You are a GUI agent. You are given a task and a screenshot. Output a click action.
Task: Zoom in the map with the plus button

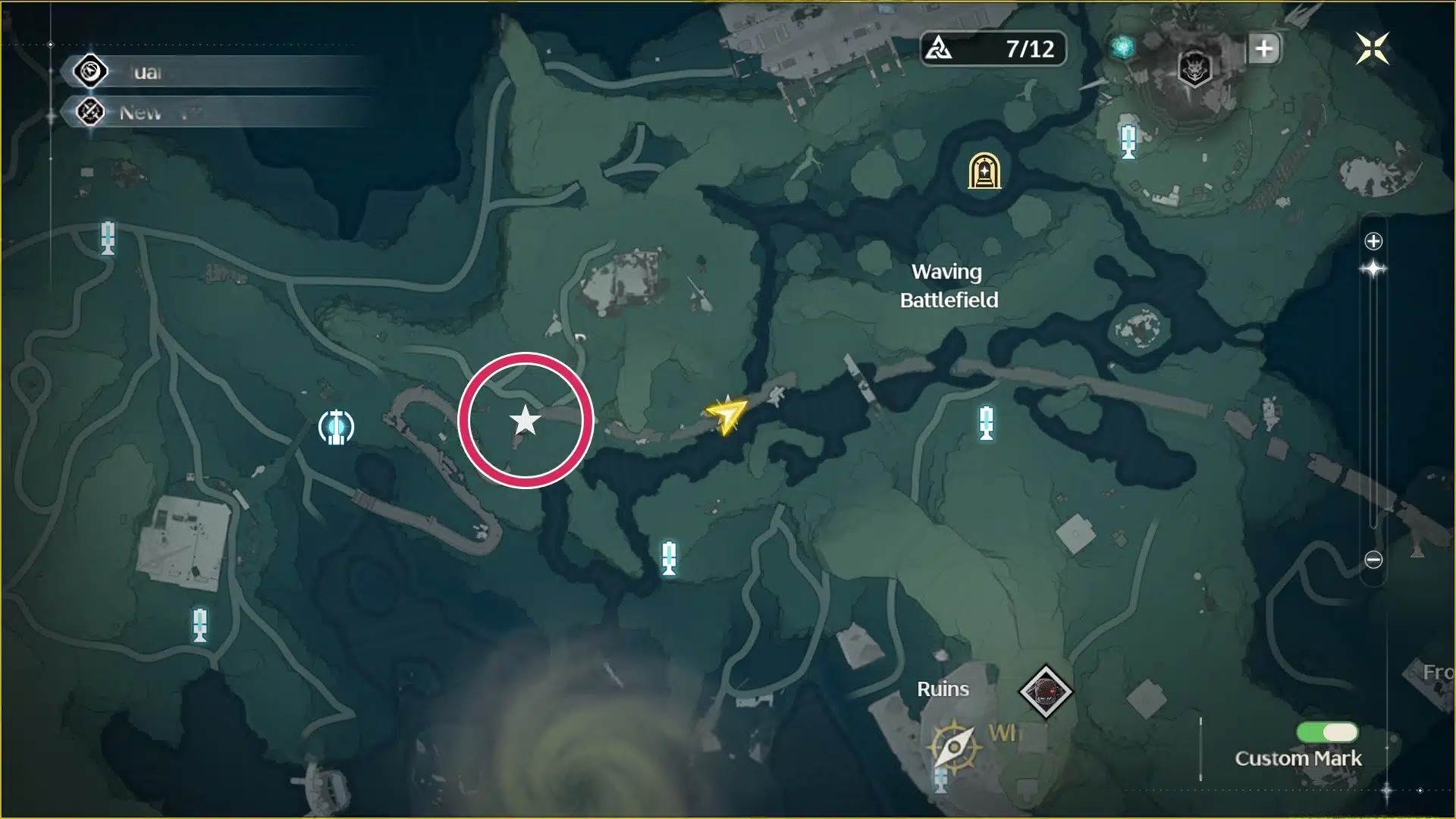tap(1373, 241)
